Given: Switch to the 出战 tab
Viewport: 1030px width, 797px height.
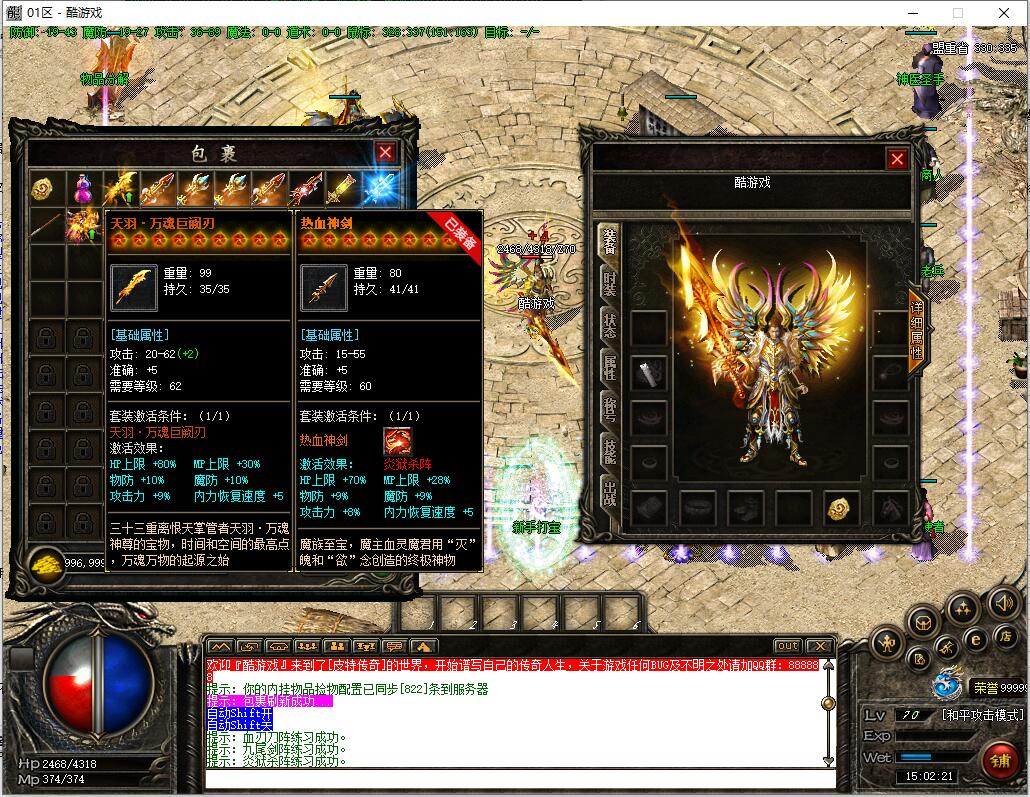Looking at the screenshot, I should (609, 493).
